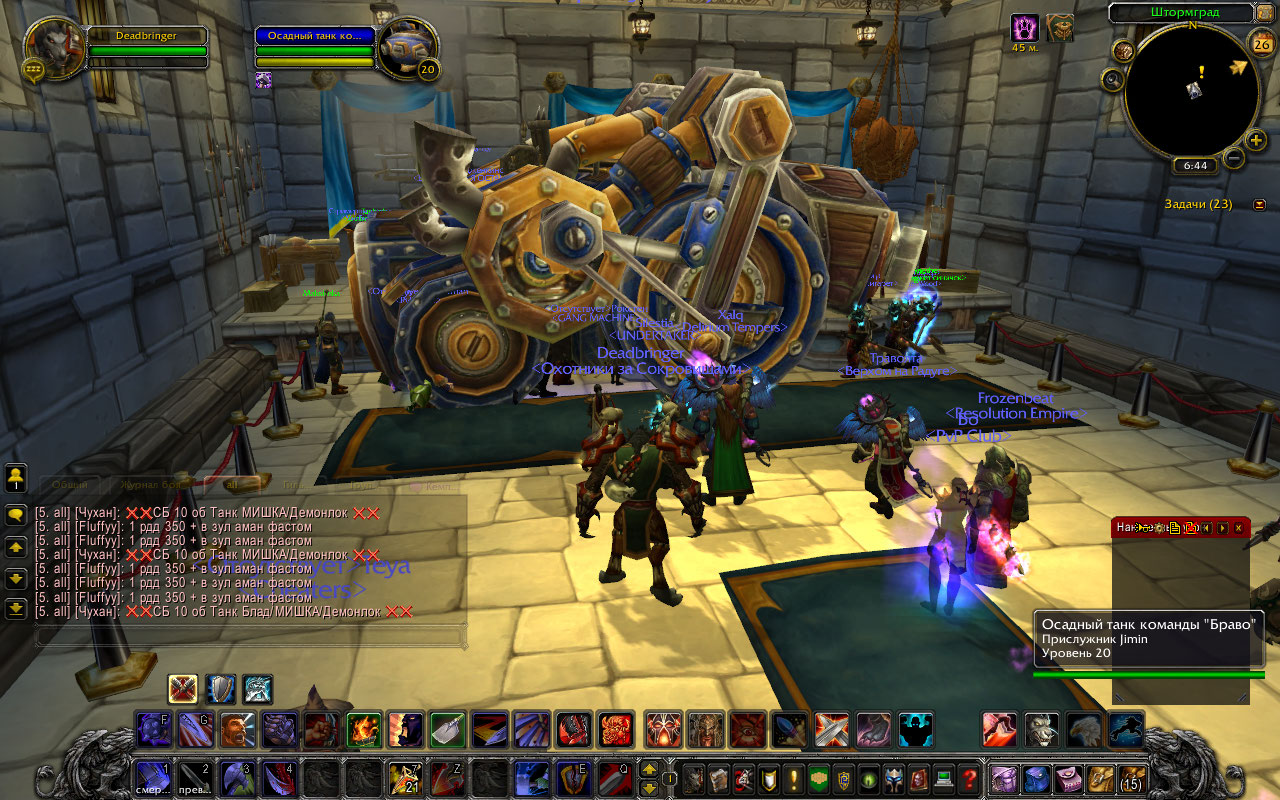Zoom in the minimap with plus button
The width and height of the screenshot is (1280, 800).
(1257, 139)
